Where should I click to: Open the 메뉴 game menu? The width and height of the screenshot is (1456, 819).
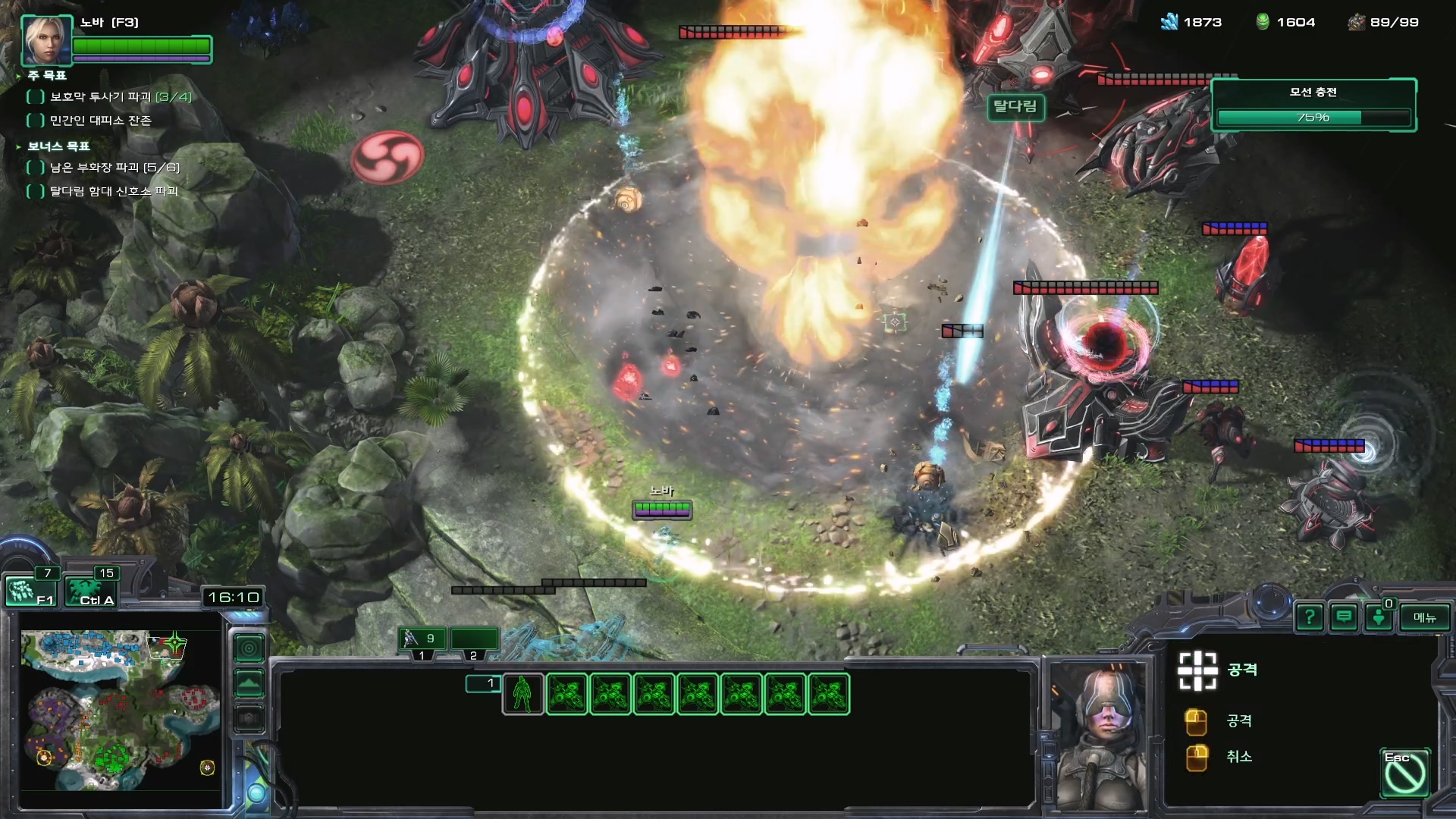point(1424,617)
